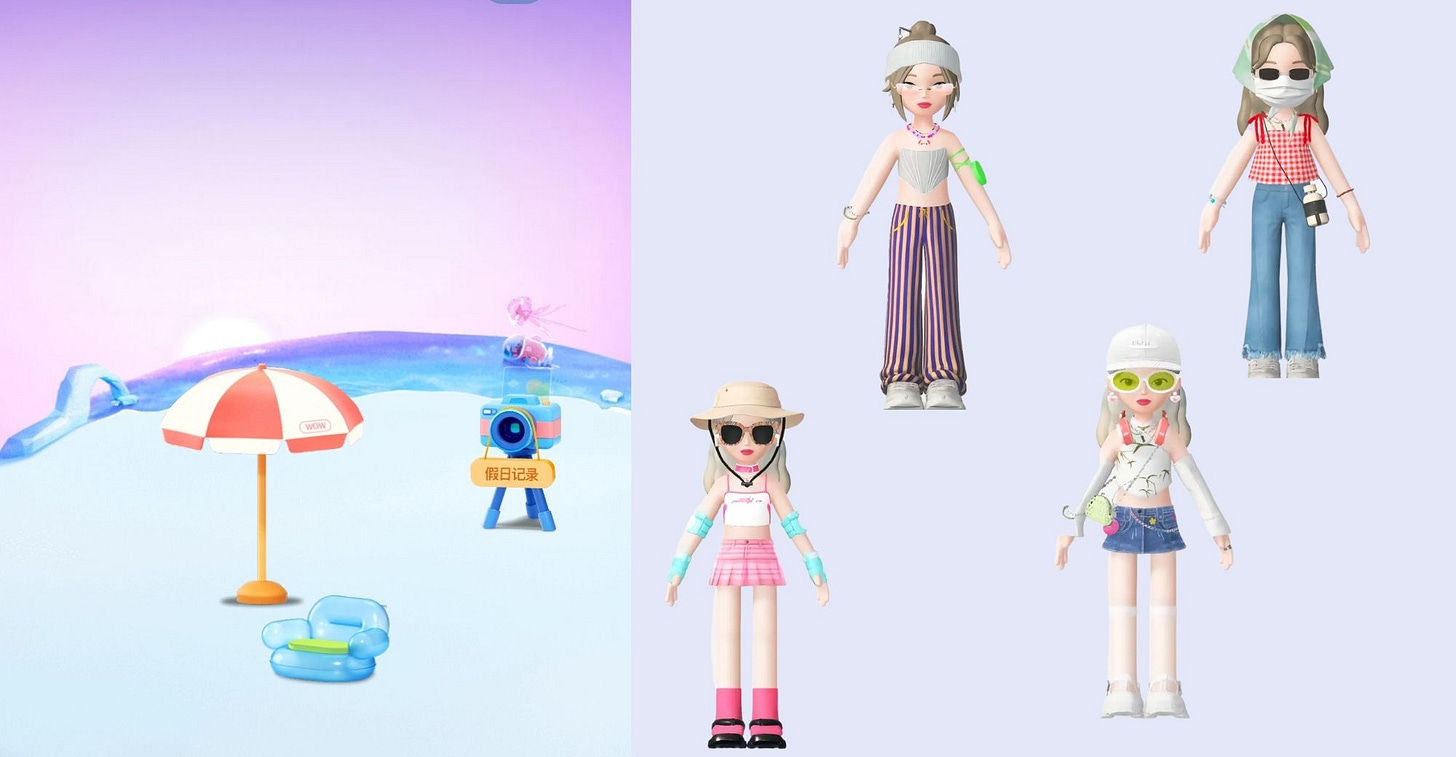Click the WOW badge on the umbrella canopy

click(x=316, y=424)
